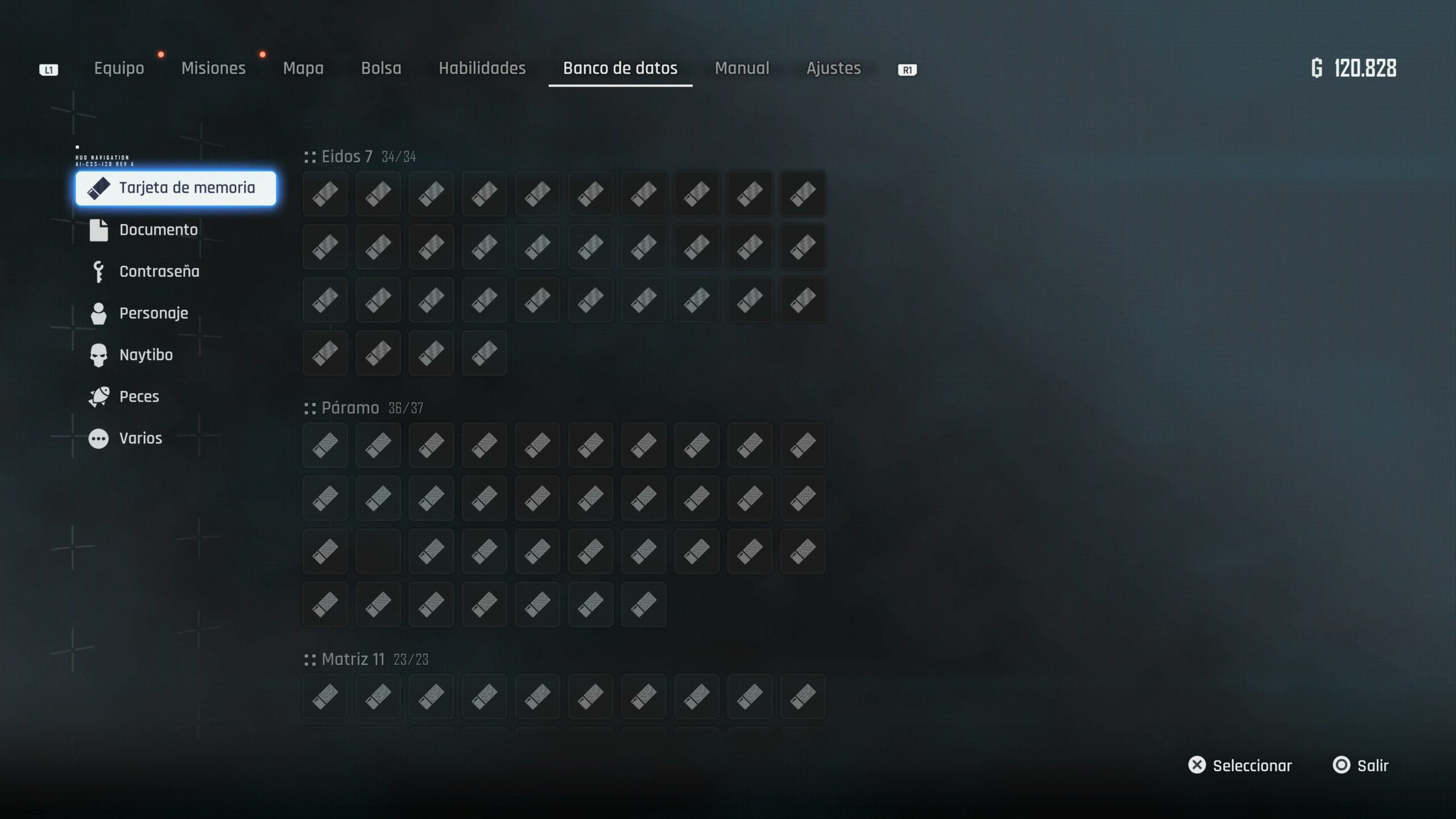Image resolution: width=1456 pixels, height=819 pixels.
Task: View the Personaje category
Action: pos(153,313)
